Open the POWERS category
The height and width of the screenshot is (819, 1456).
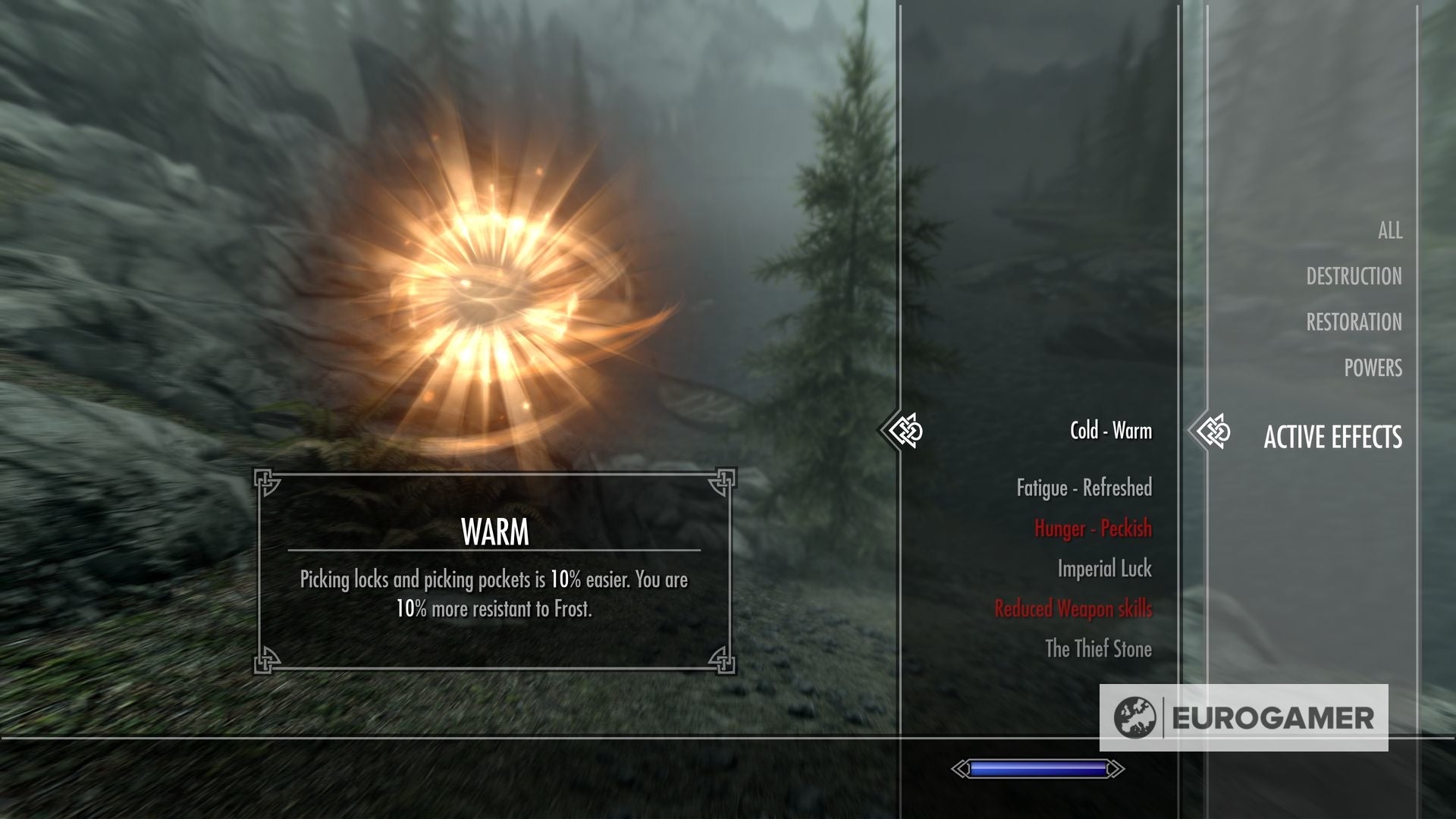pyautogui.click(x=1374, y=369)
